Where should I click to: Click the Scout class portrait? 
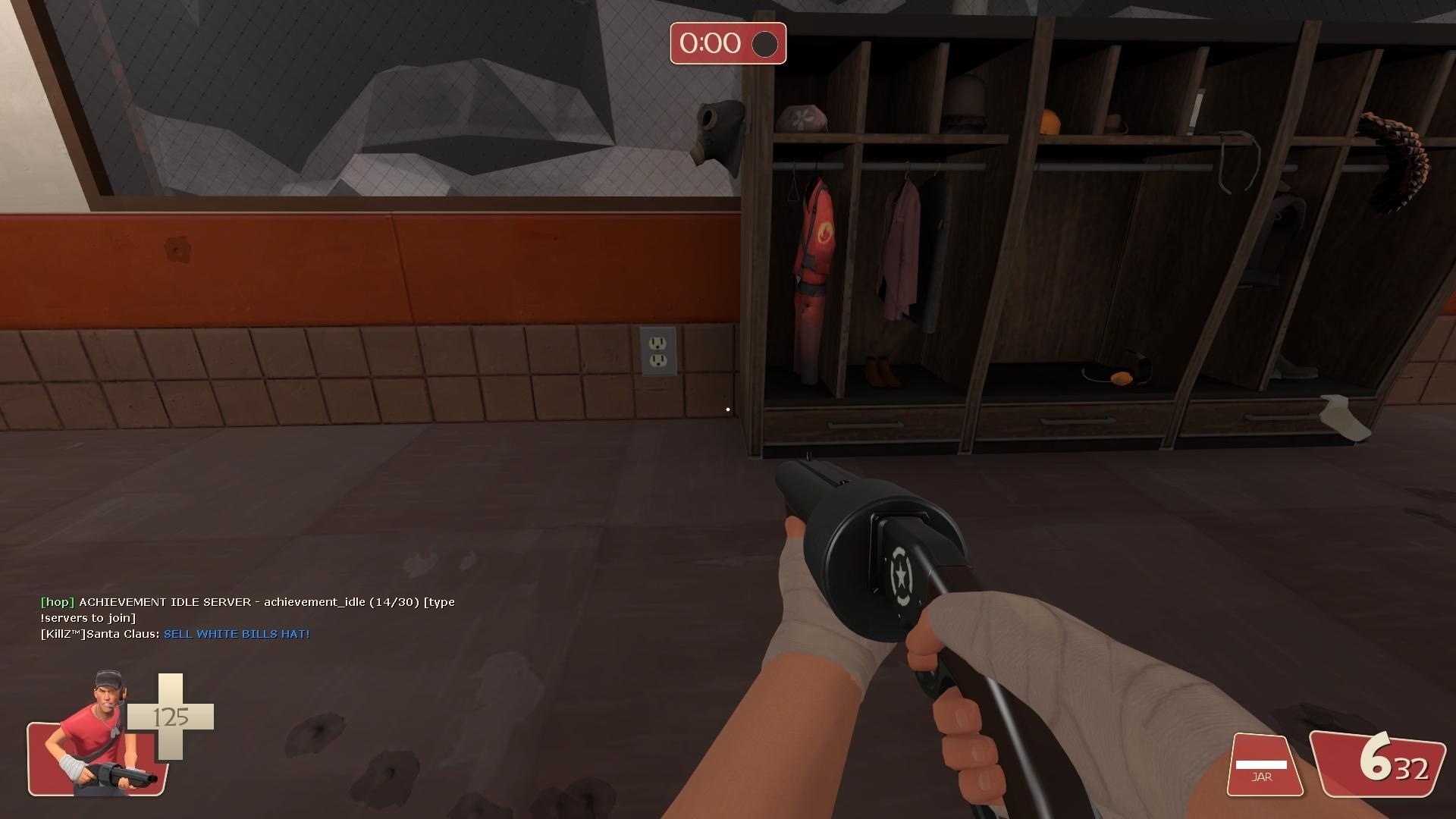click(x=99, y=736)
